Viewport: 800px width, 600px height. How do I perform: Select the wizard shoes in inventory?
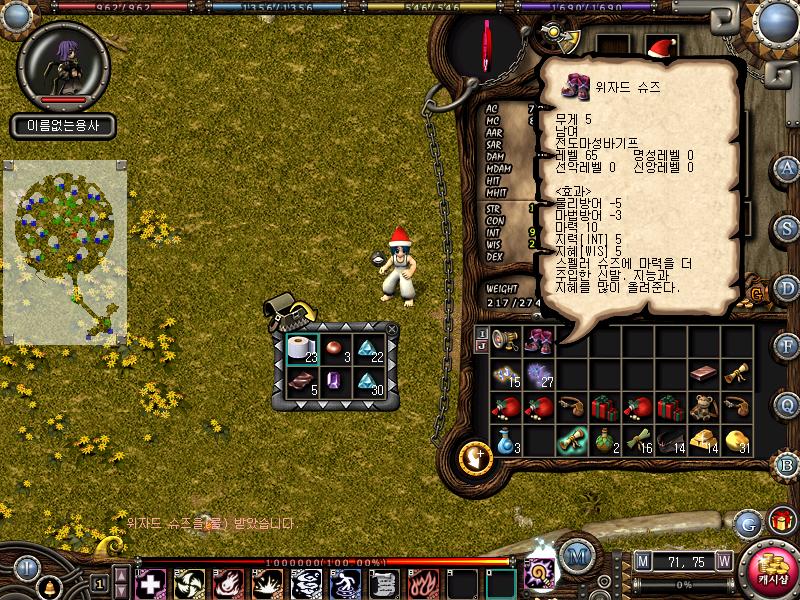pyautogui.click(x=540, y=340)
